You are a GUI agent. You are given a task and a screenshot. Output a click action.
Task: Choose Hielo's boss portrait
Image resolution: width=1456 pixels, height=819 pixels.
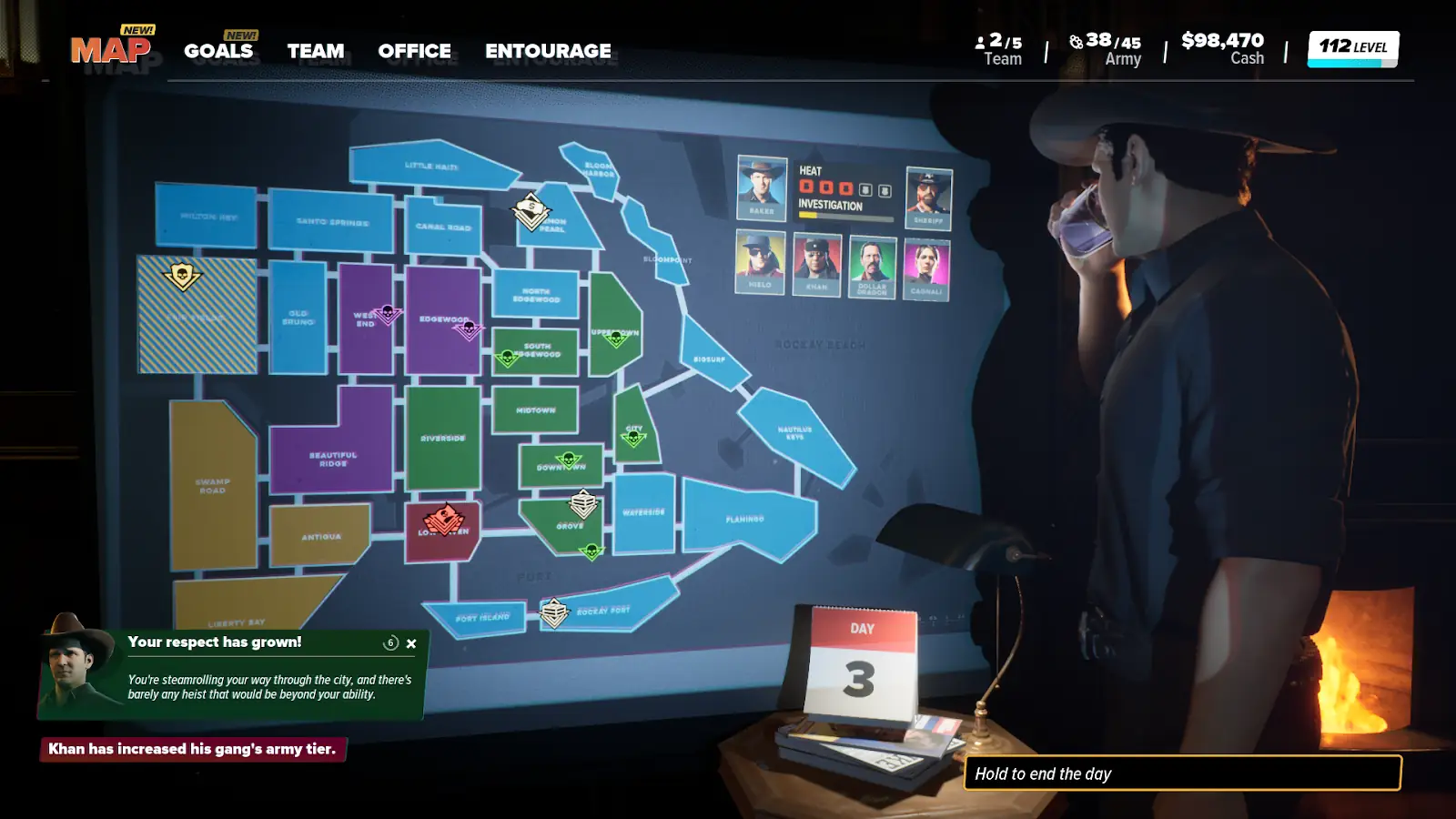760,261
